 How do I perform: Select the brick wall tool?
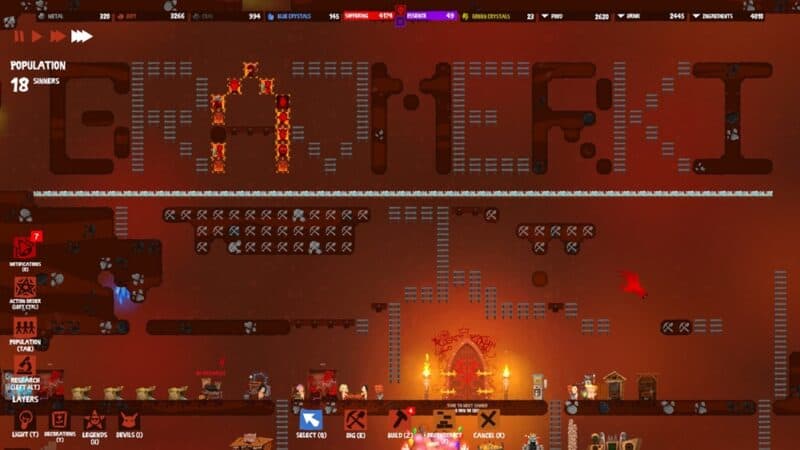[x=443, y=419]
